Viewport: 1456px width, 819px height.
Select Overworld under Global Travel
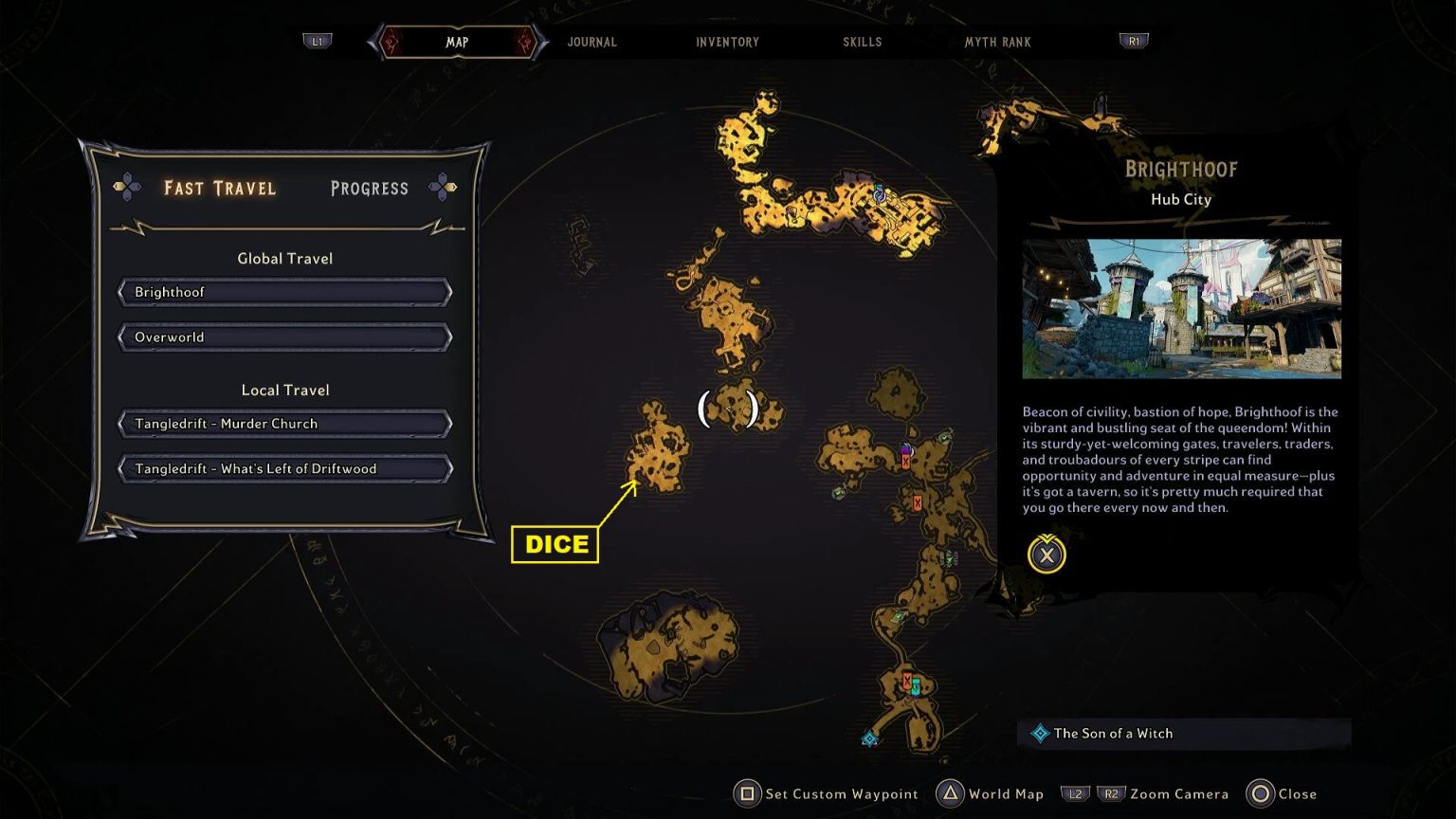pyautogui.click(x=283, y=337)
